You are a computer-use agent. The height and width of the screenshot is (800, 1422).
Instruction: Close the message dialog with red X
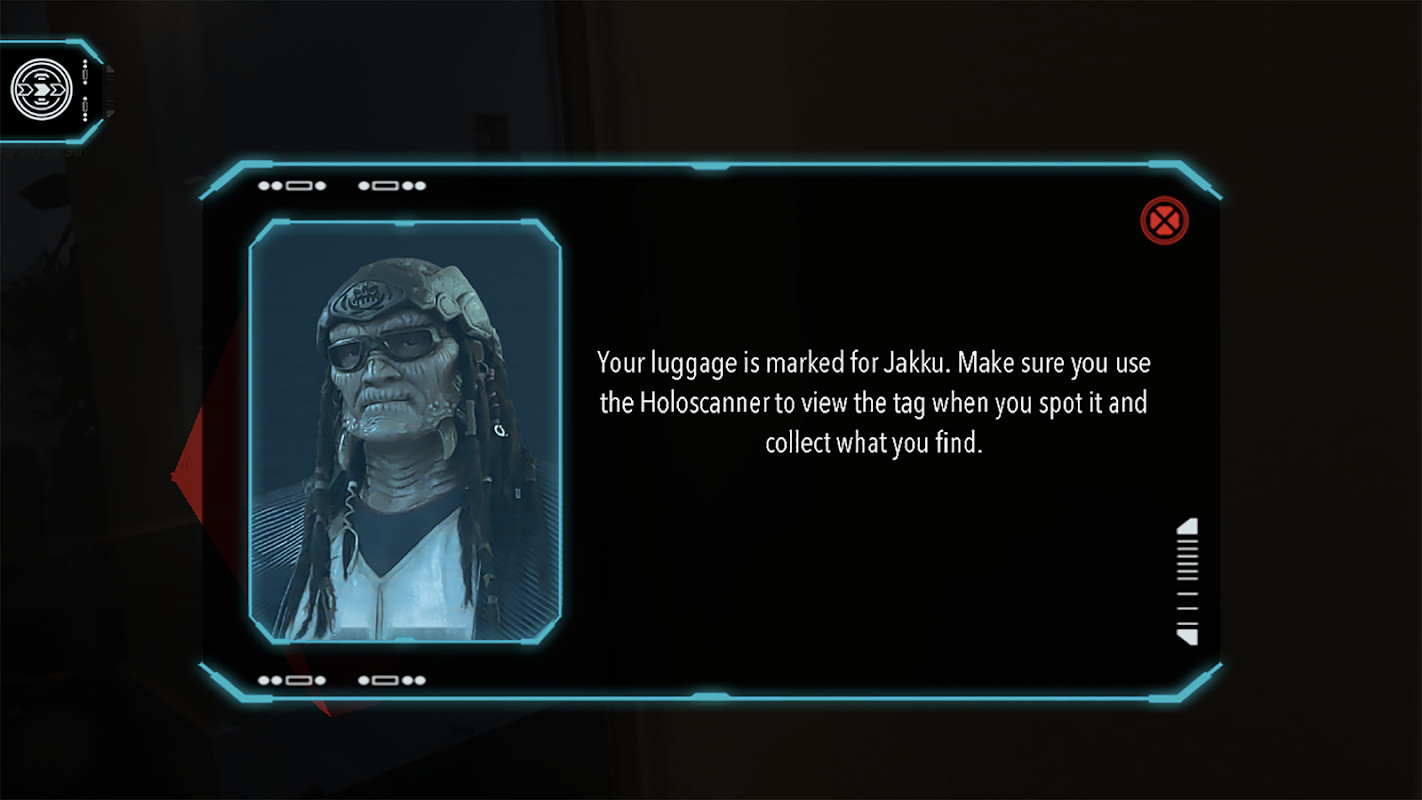pos(1164,221)
